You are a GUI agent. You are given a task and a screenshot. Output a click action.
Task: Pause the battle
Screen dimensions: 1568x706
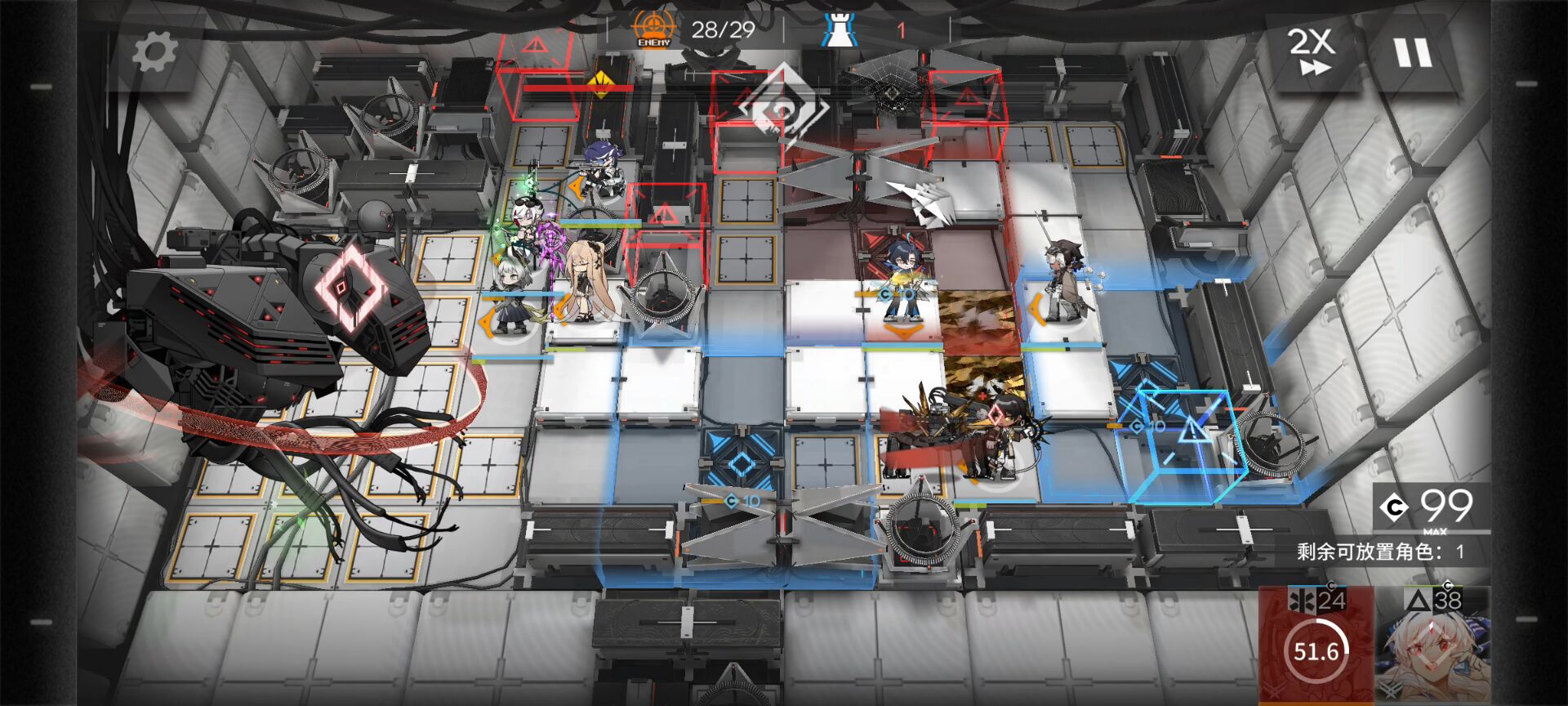[1413, 53]
